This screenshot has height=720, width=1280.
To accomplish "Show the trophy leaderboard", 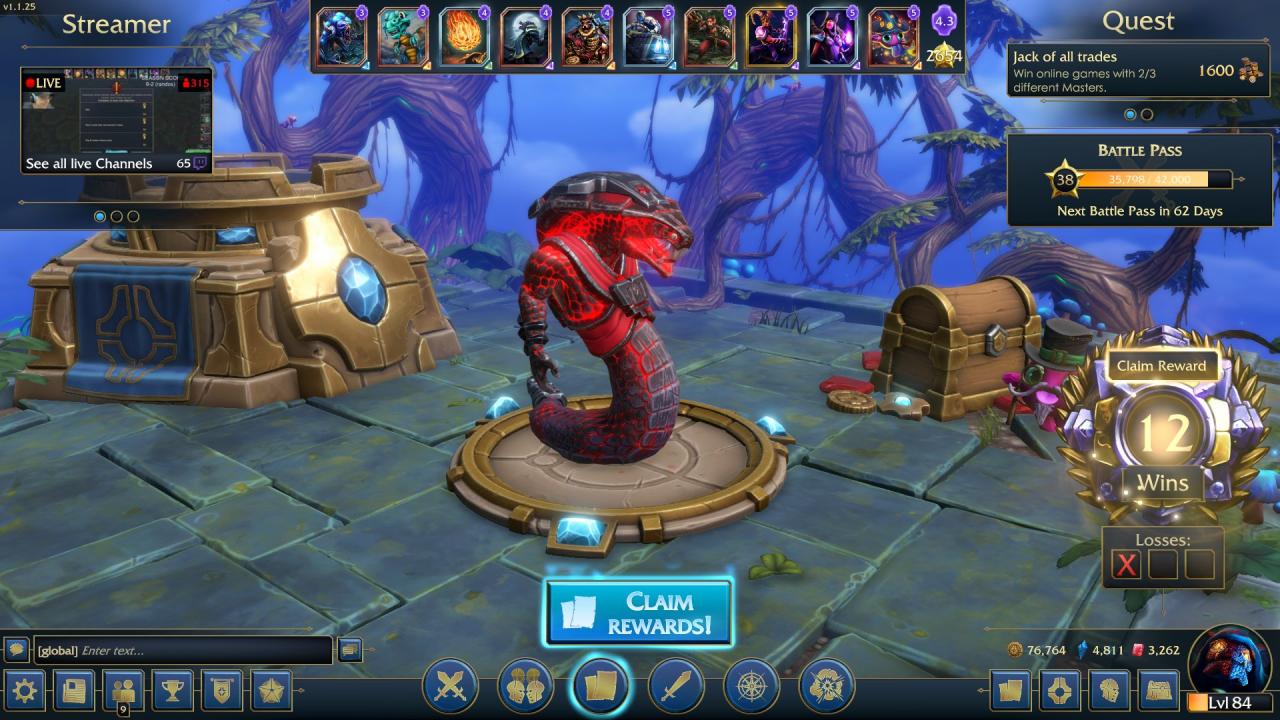I will 173,689.
